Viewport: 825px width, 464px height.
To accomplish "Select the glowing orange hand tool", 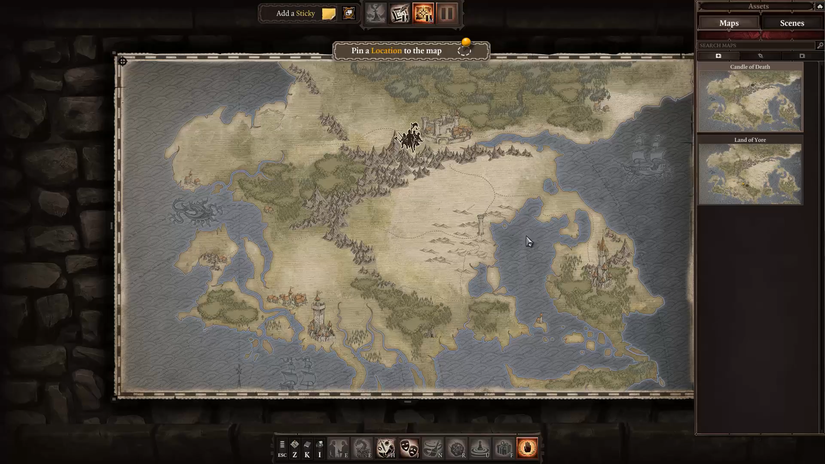I will (527, 448).
